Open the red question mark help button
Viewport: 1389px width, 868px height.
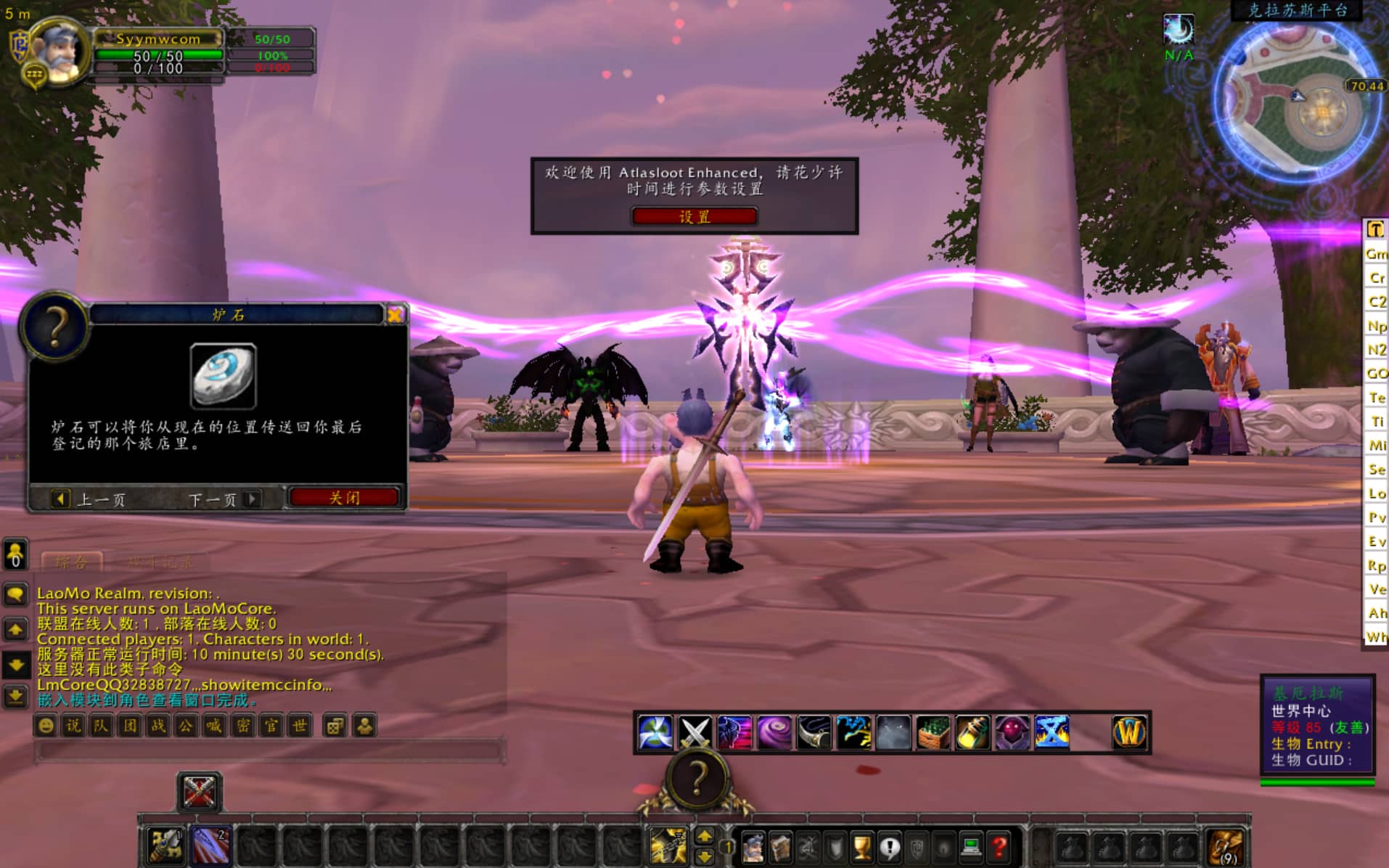click(1000, 846)
